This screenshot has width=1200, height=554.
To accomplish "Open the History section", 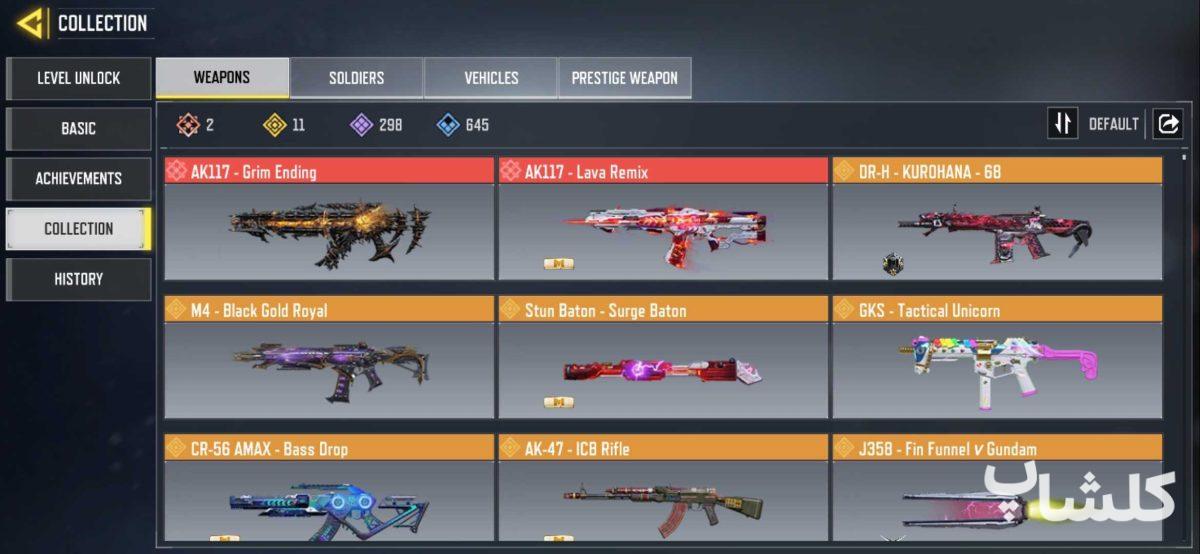I will (x=78, y=279).
